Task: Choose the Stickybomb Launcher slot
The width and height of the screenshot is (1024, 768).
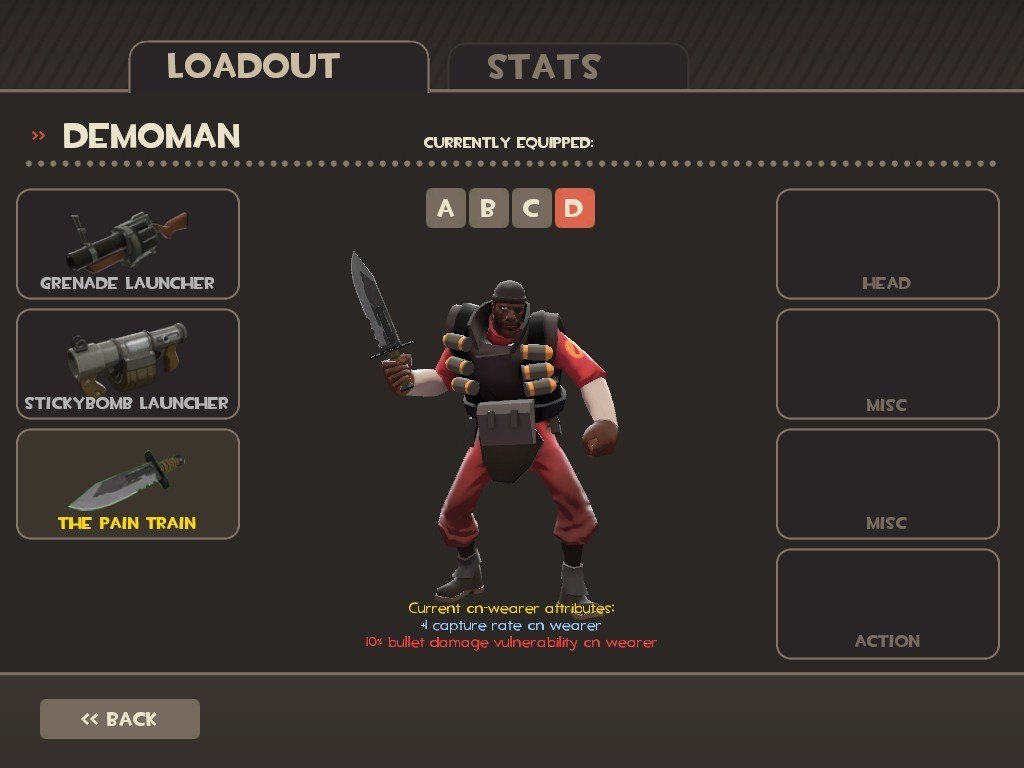Action: coord(128,364)
